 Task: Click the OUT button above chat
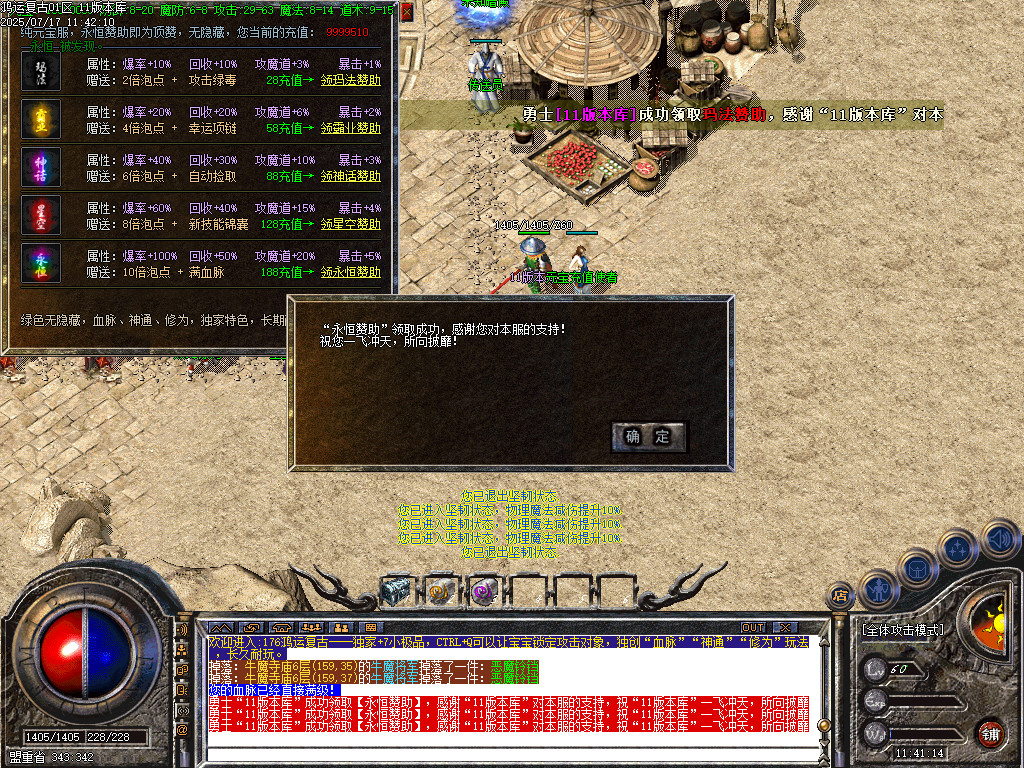point(752,628)
